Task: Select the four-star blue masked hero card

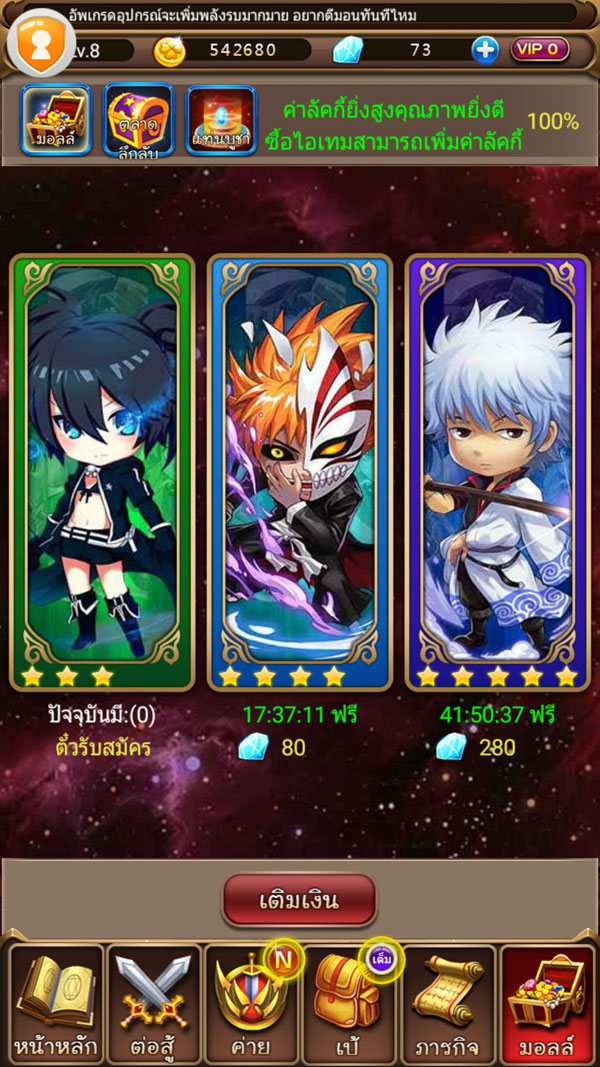Action: click(x=299, y=470)
